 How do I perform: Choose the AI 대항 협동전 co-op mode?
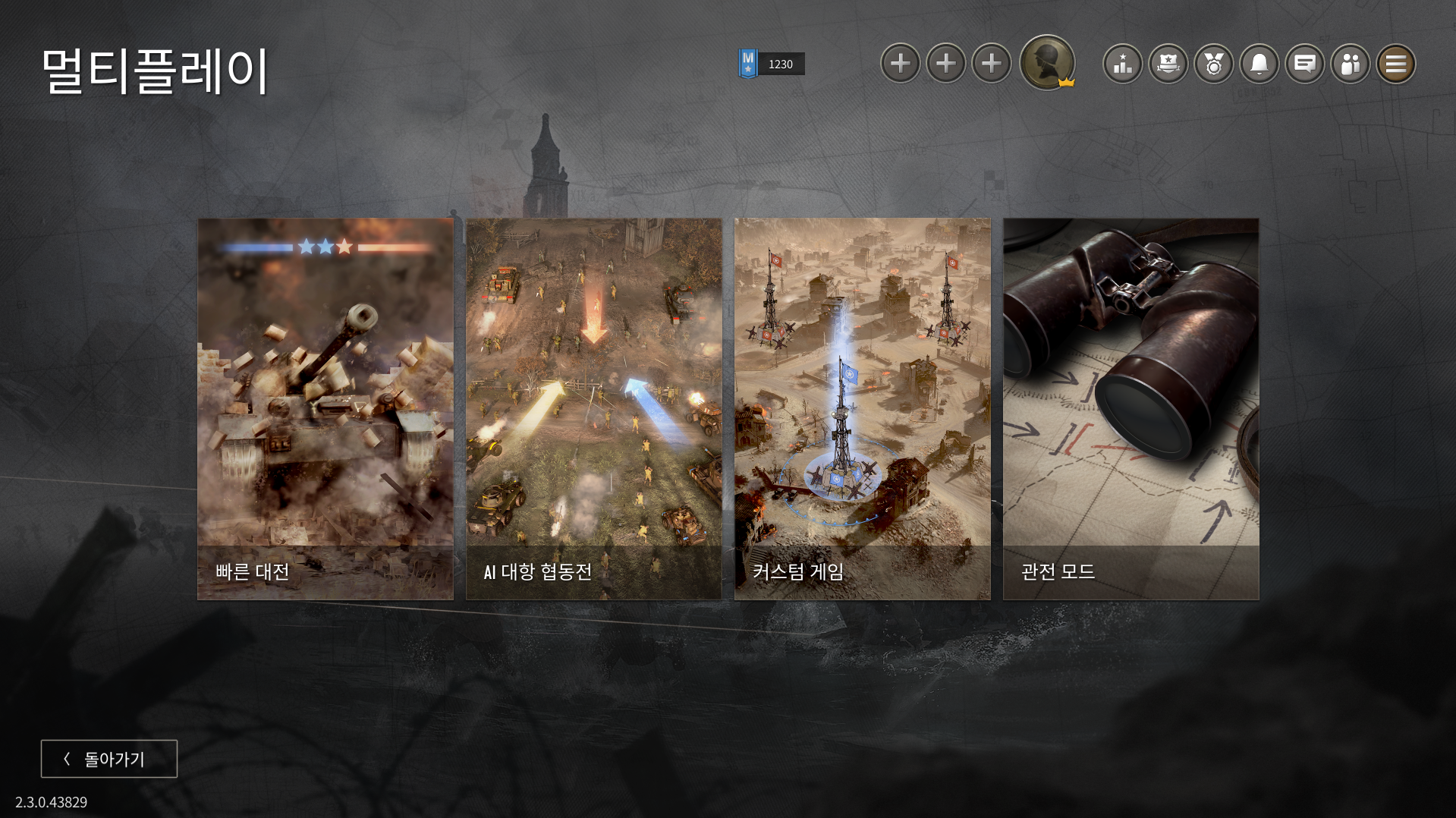click(x=593, y=409)
